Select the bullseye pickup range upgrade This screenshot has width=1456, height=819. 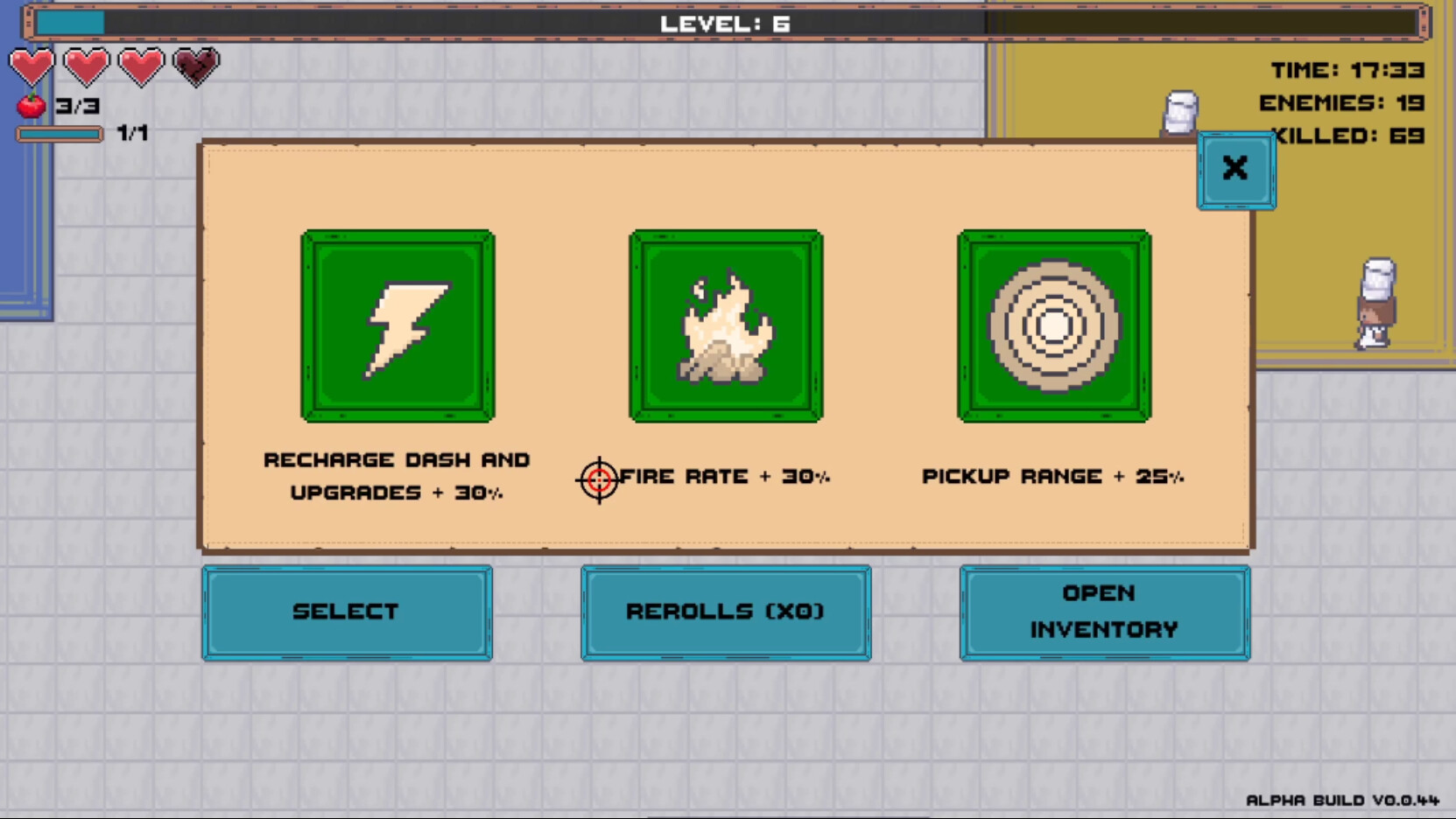pos(1052,325)
